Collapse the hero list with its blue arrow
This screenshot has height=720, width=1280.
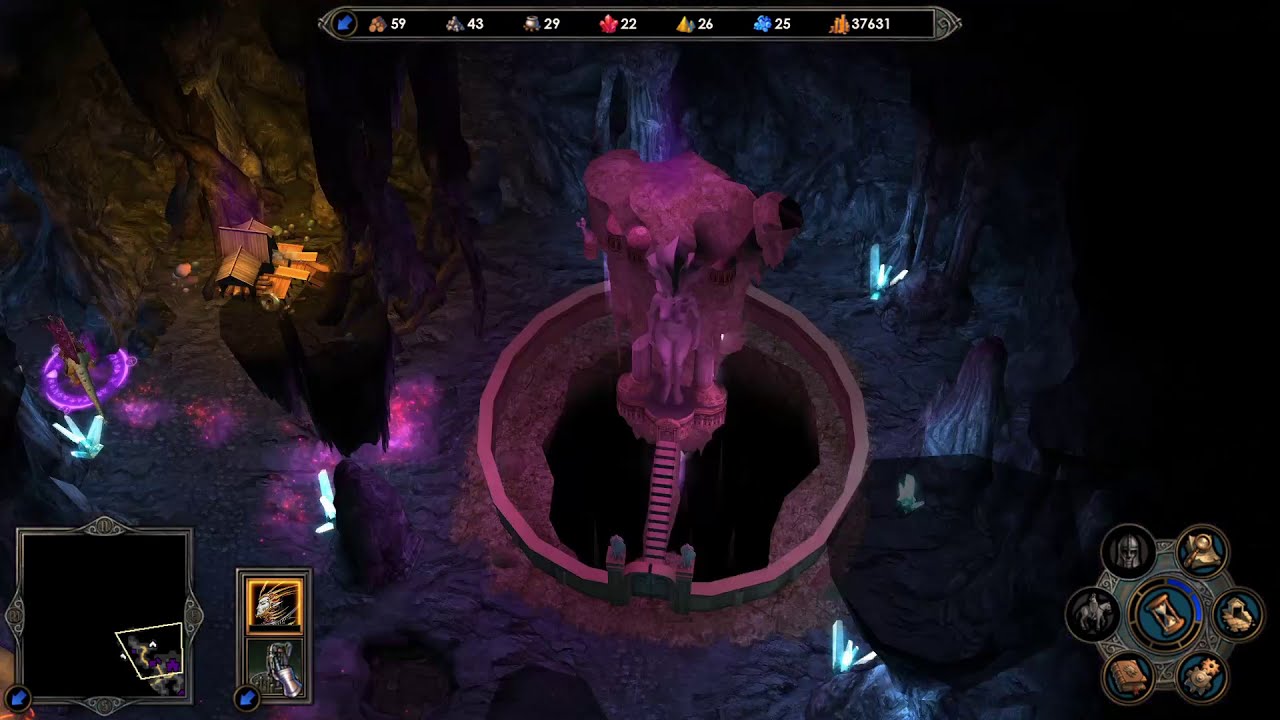(246, 696)
